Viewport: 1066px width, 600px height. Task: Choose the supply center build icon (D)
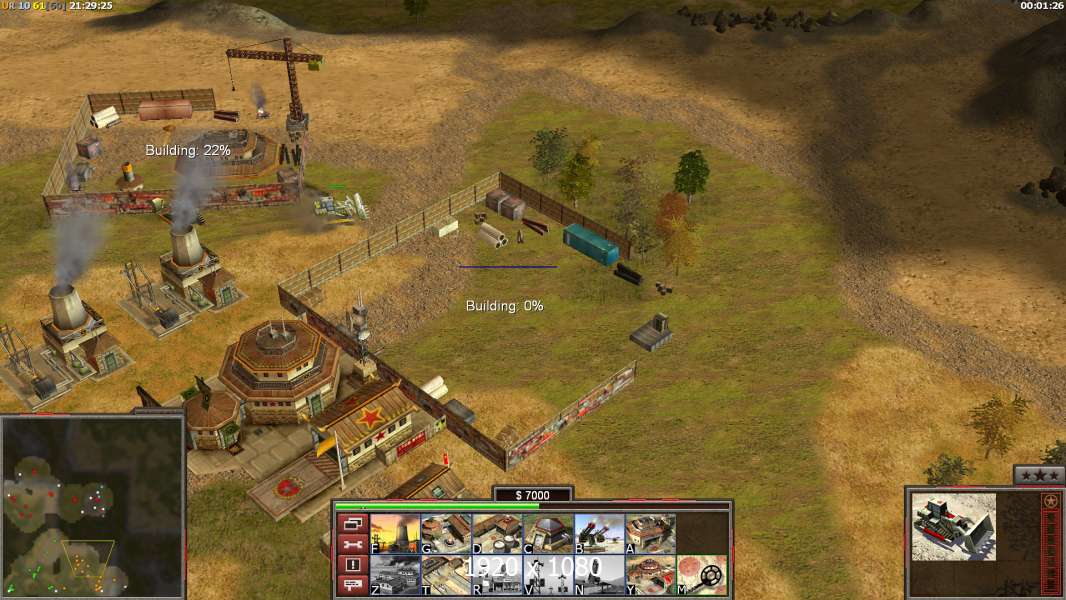coord(497,533)
